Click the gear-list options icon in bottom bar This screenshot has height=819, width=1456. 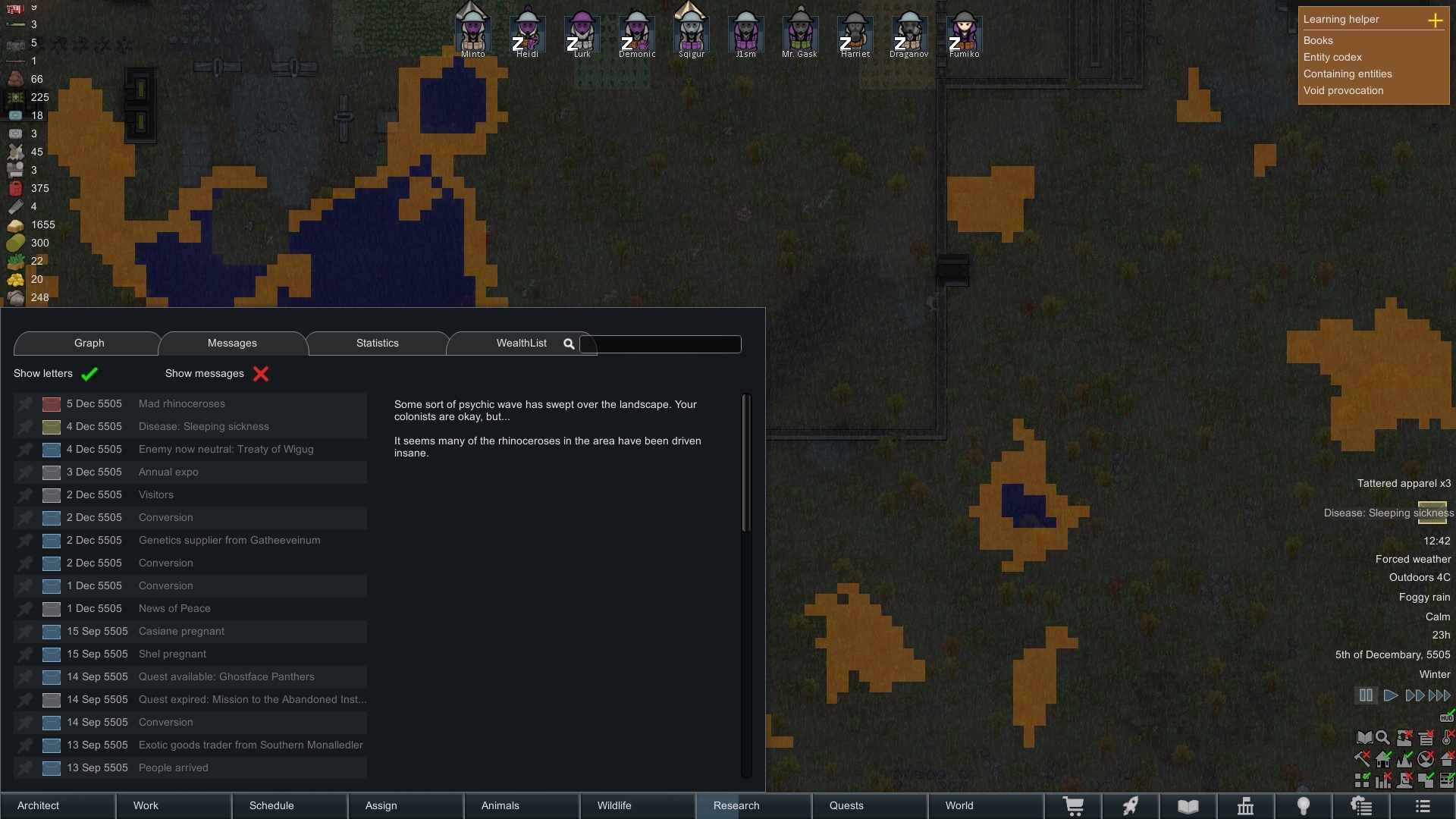pyautogui.click(x=1361, y=806)
